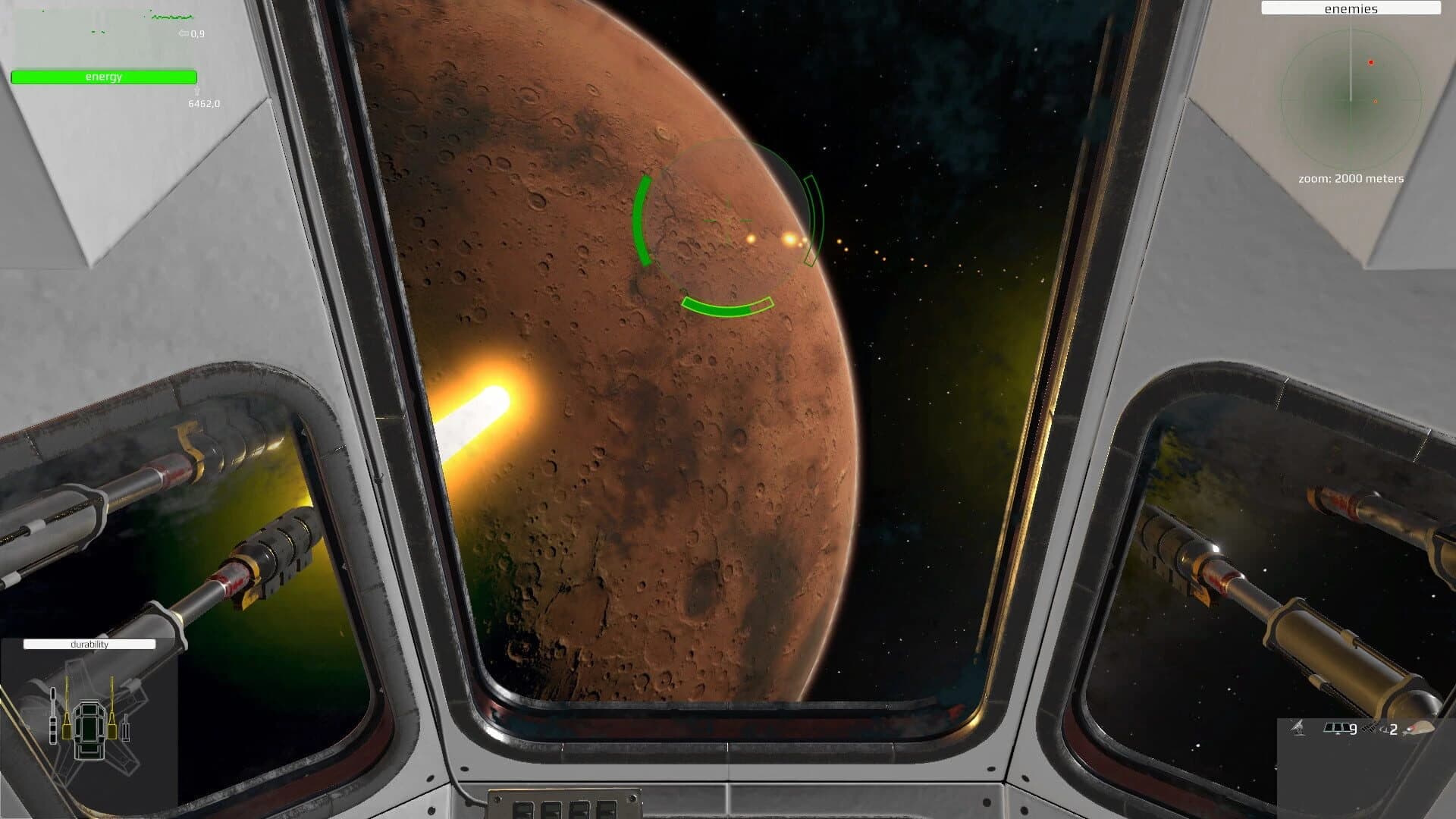Image resolution: width=1456 pixels, height=819 pixels.
Task: Flip the rightmost cockpit rocker switch
Action: pyautogui.click(x=607, y=811)
